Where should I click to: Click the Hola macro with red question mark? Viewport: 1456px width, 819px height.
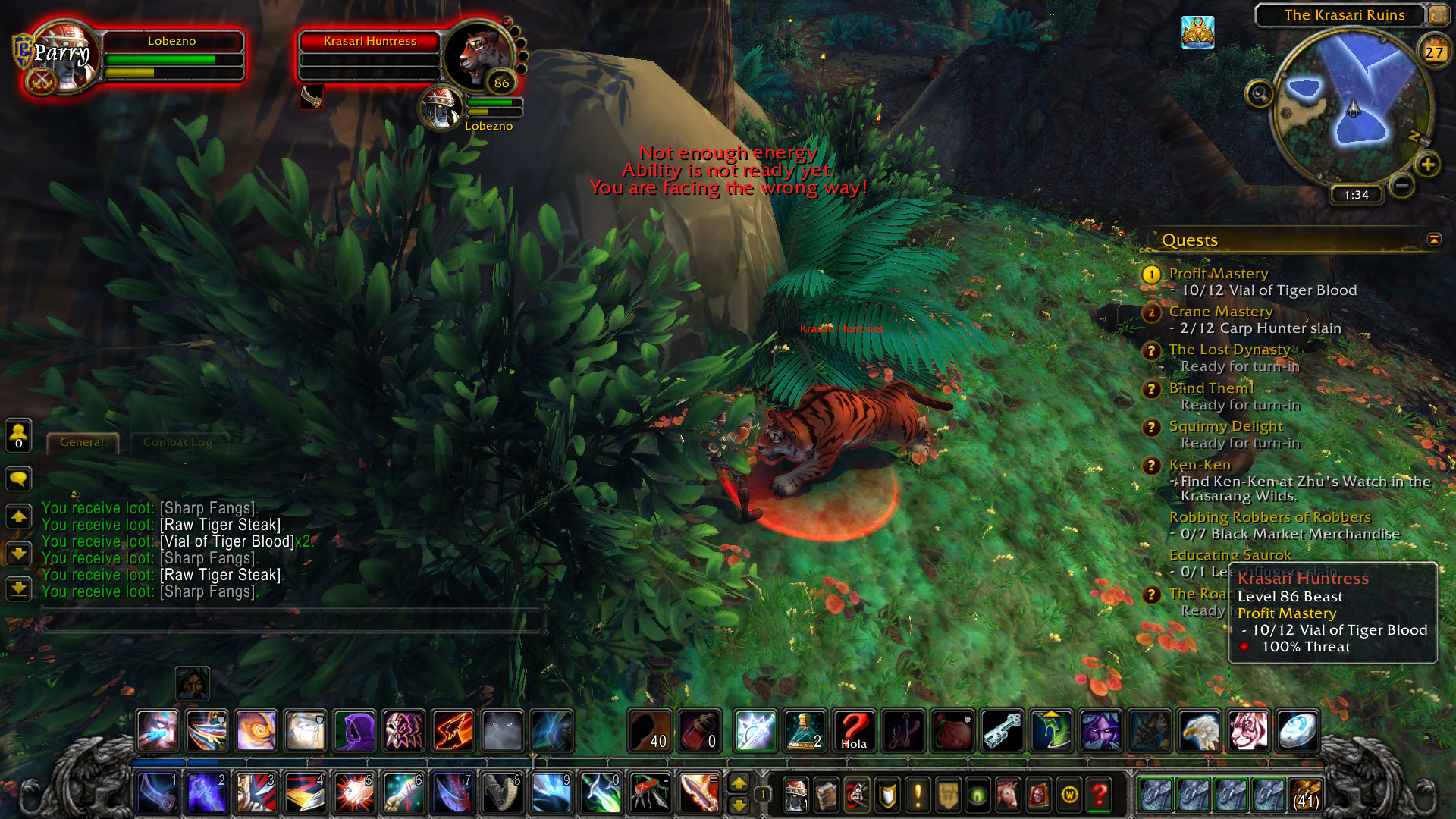click(x=855, y=731)
